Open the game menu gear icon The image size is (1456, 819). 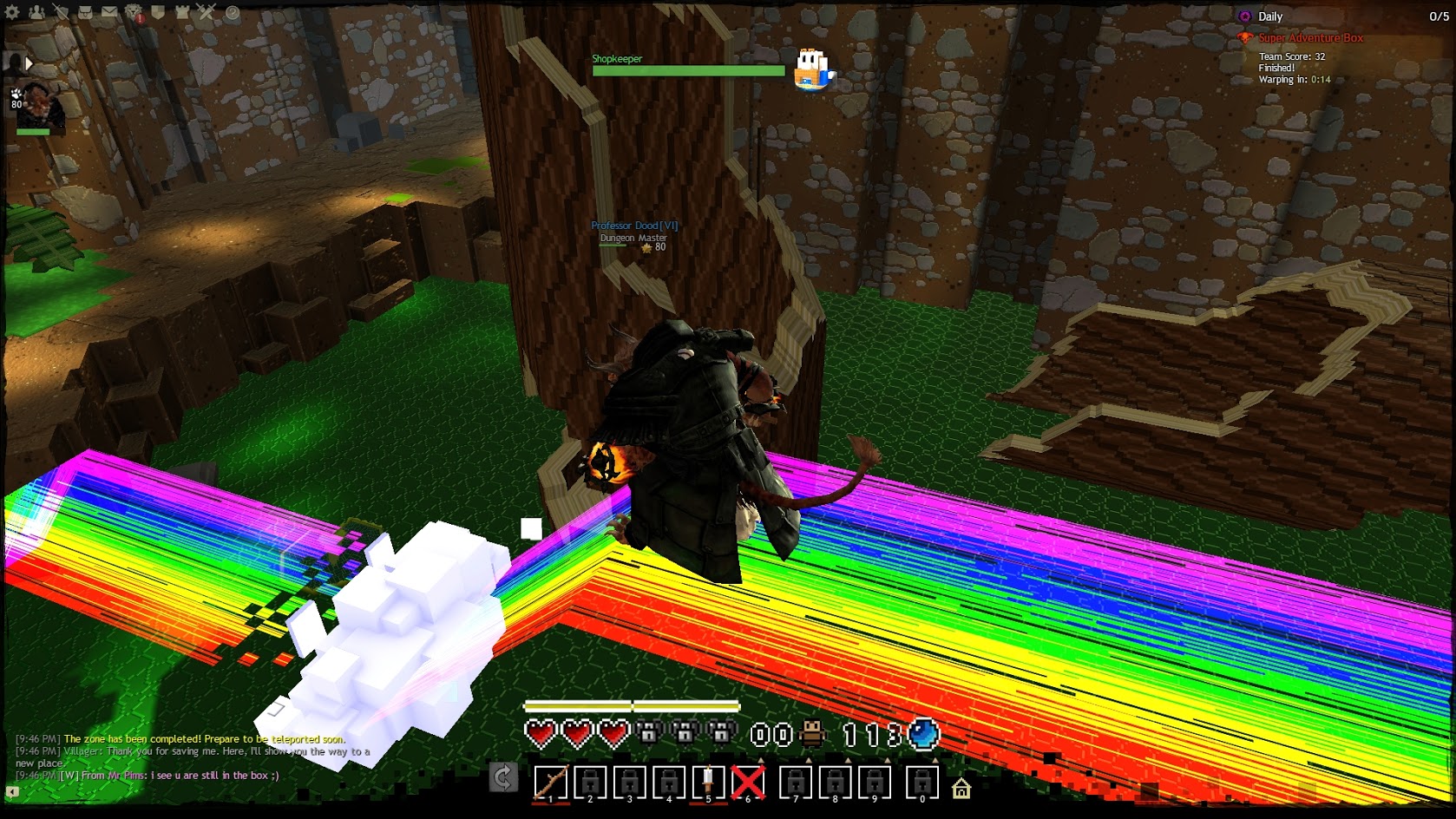click(x=12, y=13)
